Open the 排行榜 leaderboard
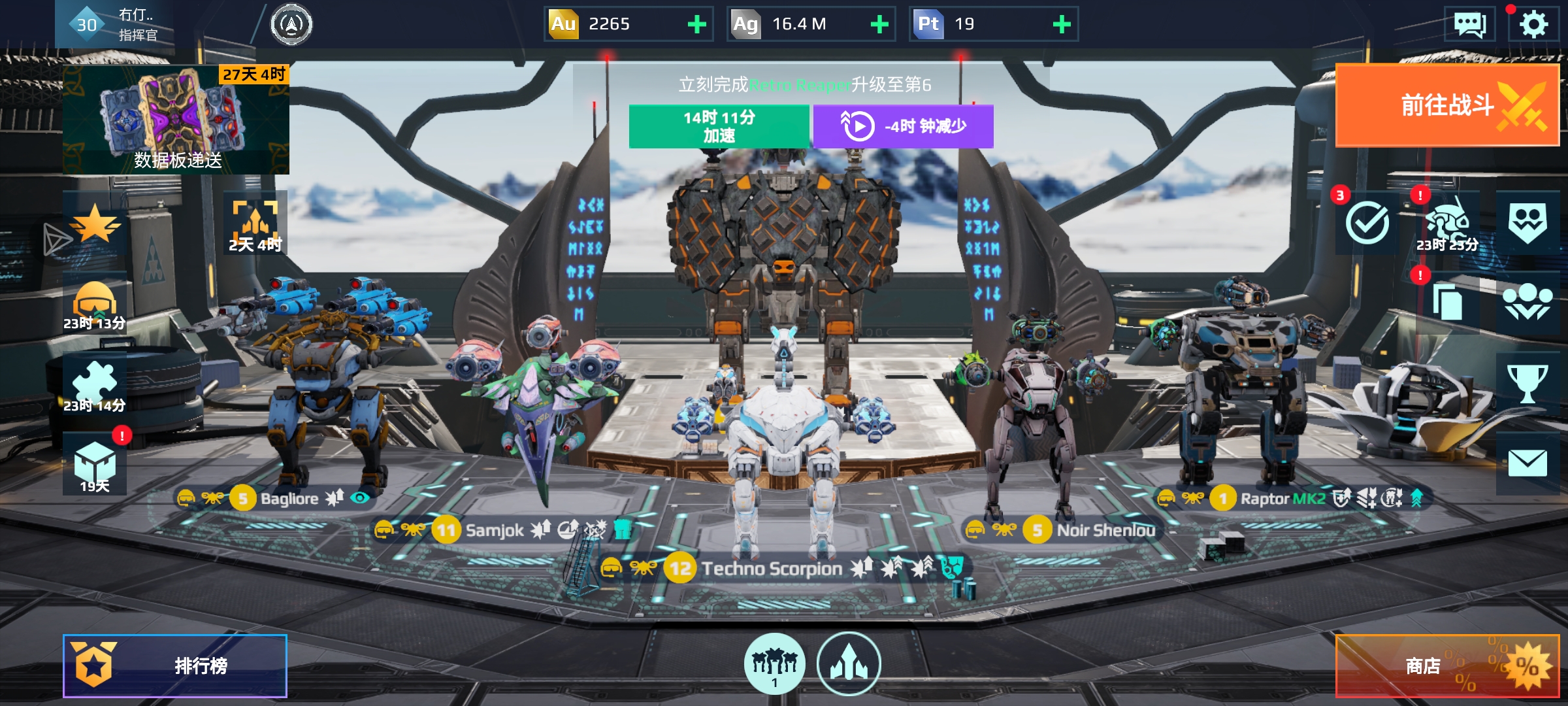Image resolution: width=1568 pixels, height=706 pixels. point(175,665)
